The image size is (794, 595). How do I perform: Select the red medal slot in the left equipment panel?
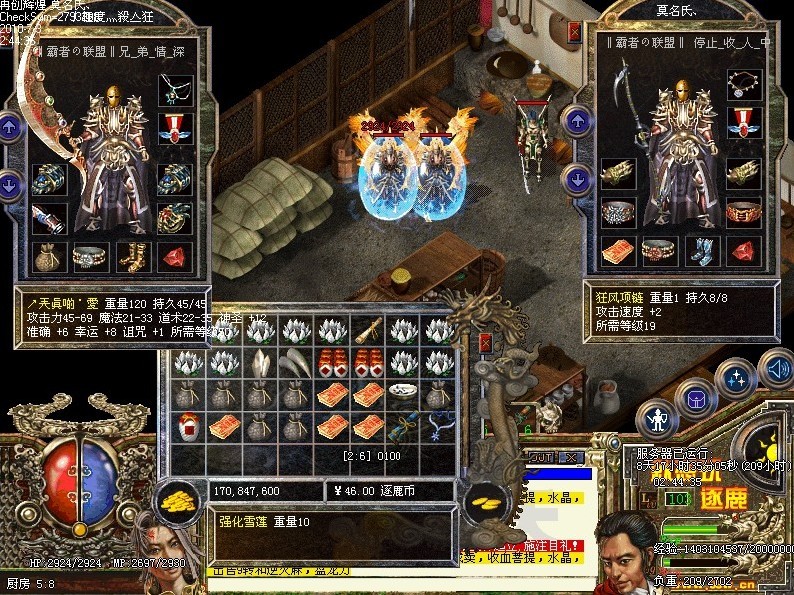(175, 128)
